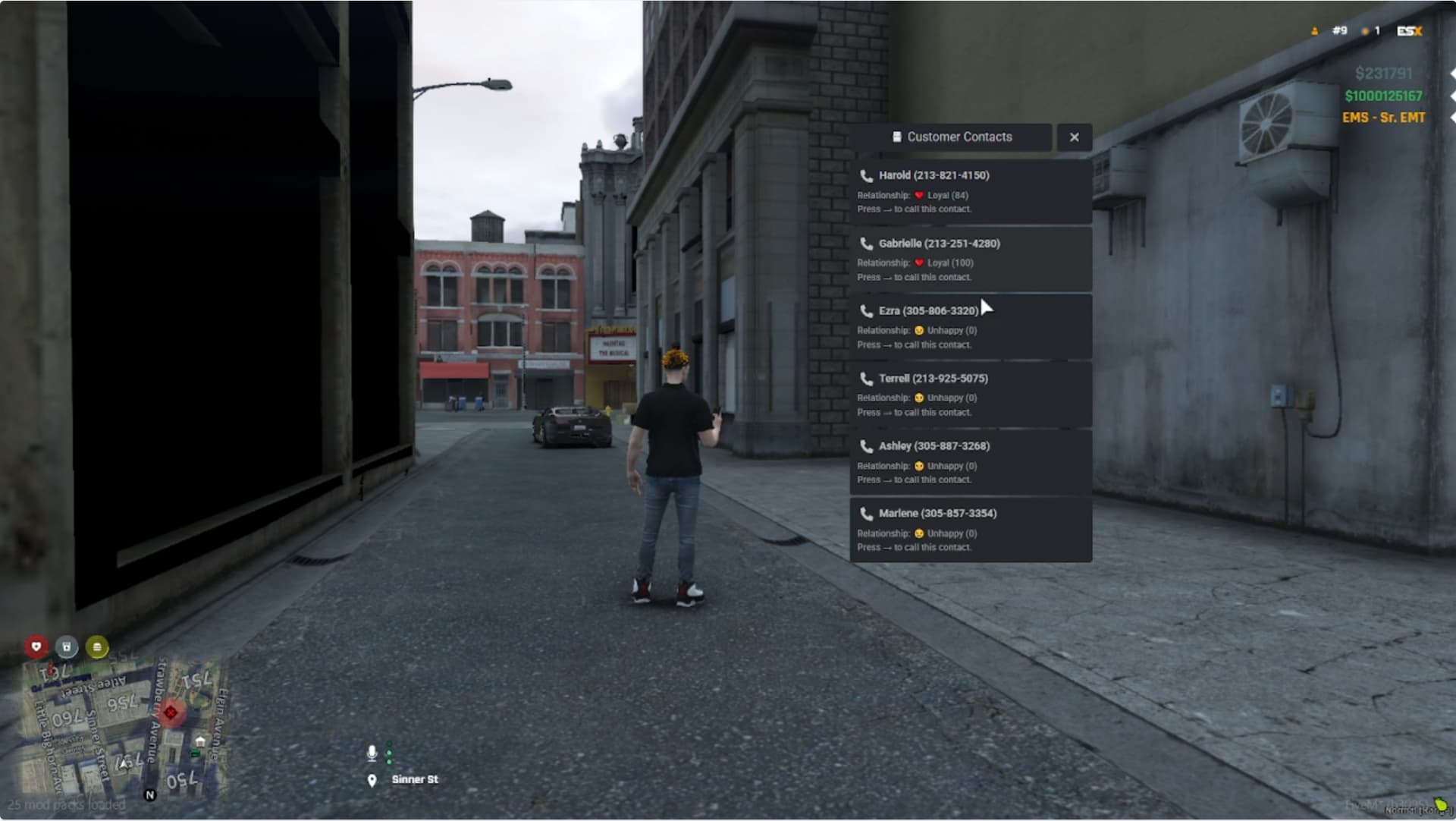The width and height of the screenshot is (1456, 821).
Task: Click the phone icon next to Terrell
Action: click(866, 379)
